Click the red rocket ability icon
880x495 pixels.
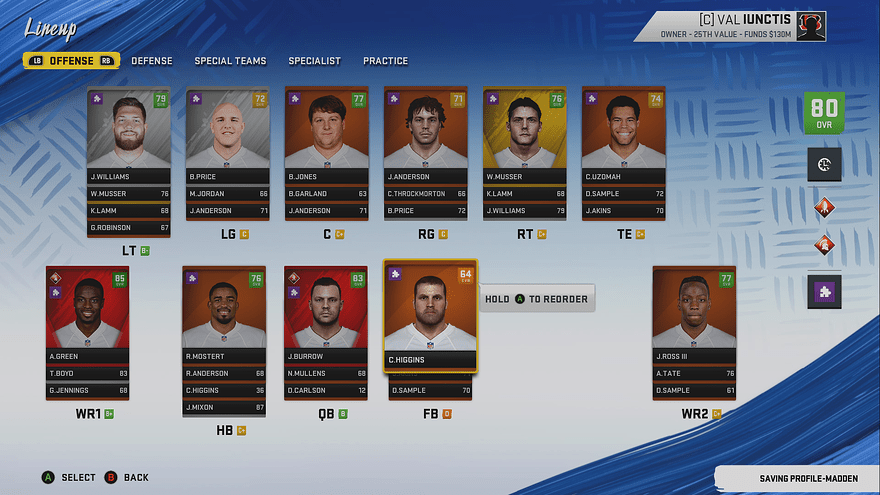coord(824,207)
